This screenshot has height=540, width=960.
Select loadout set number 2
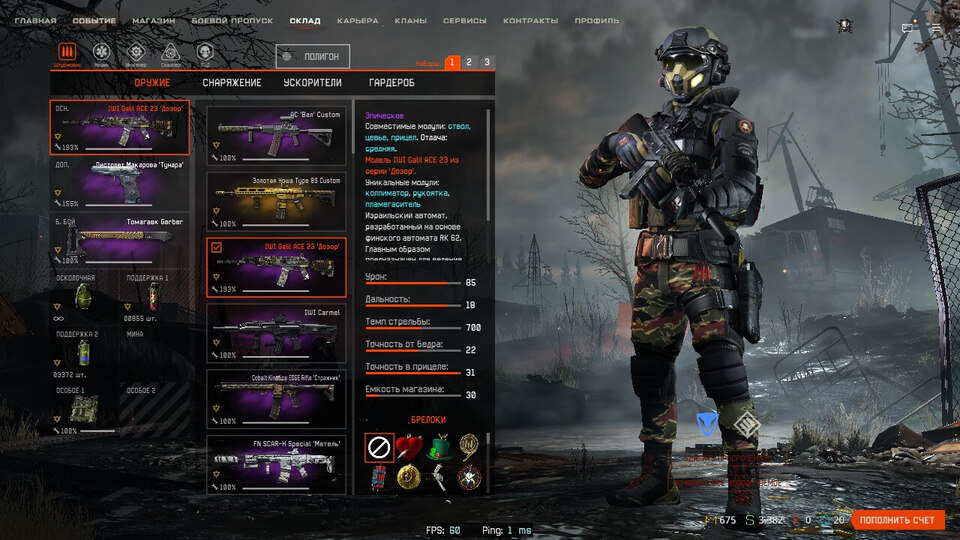[469, 62]
